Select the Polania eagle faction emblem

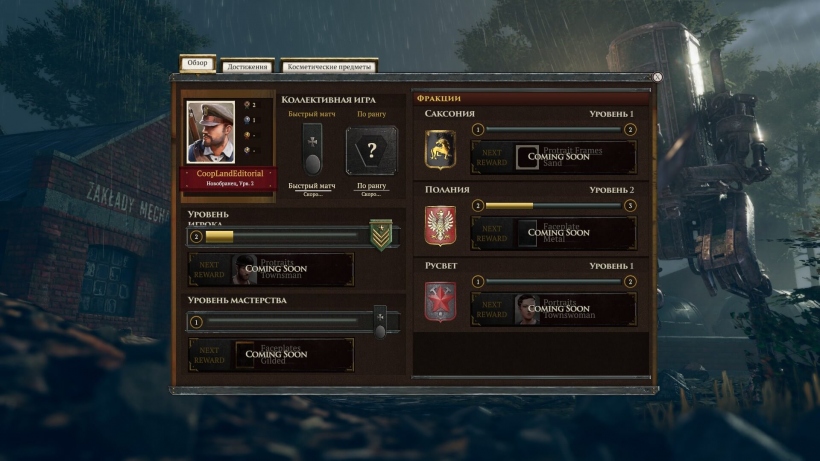tap(440, 226)
